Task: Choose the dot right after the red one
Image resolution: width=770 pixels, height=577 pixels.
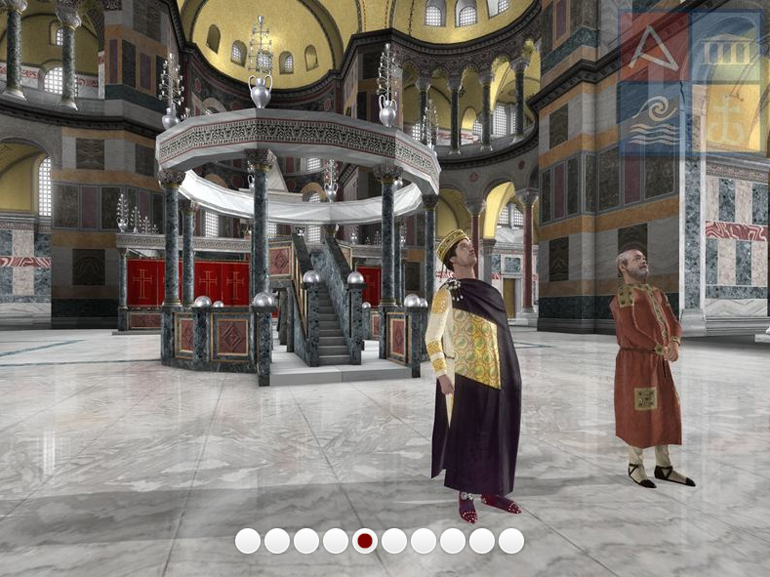Action: (x=394, y=541)
